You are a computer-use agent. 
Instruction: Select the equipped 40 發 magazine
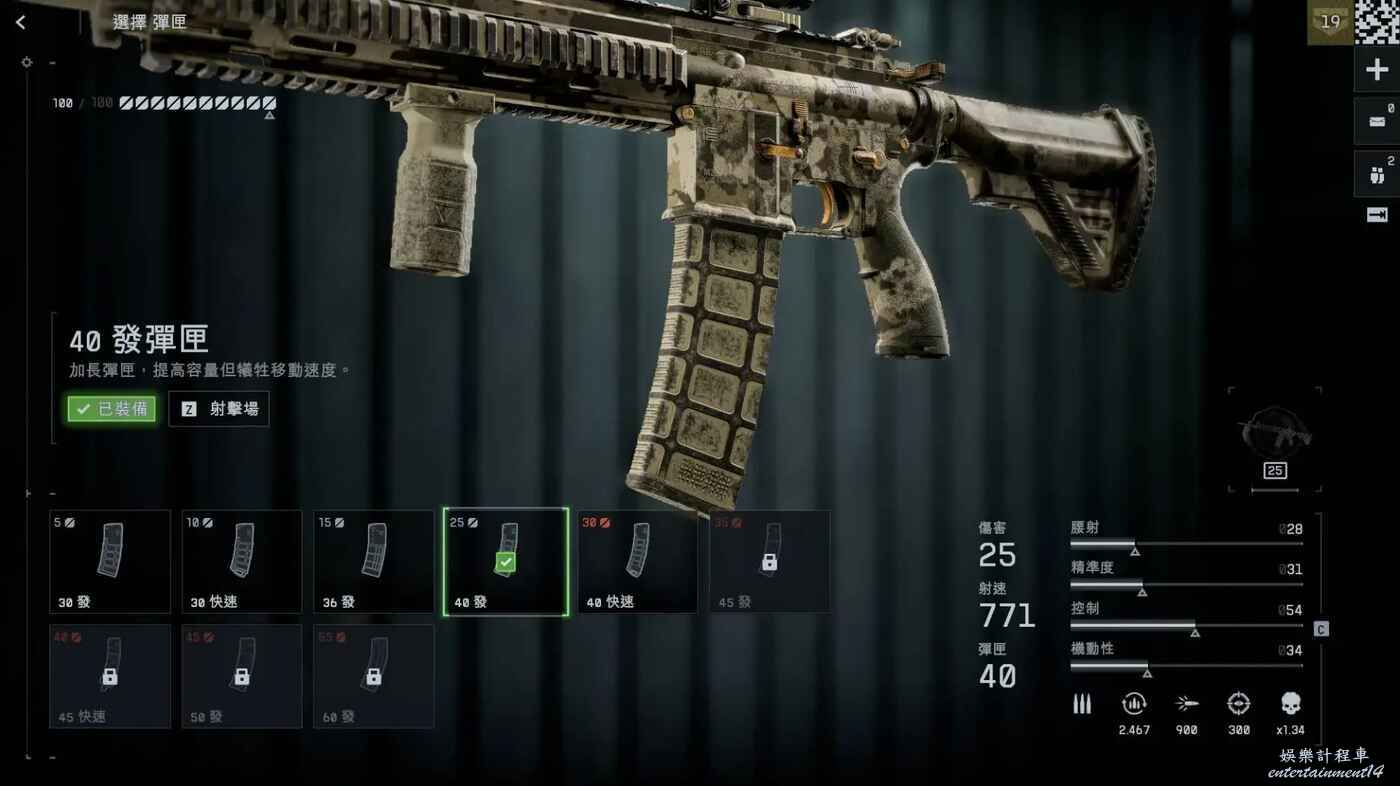tap(506, 561)
